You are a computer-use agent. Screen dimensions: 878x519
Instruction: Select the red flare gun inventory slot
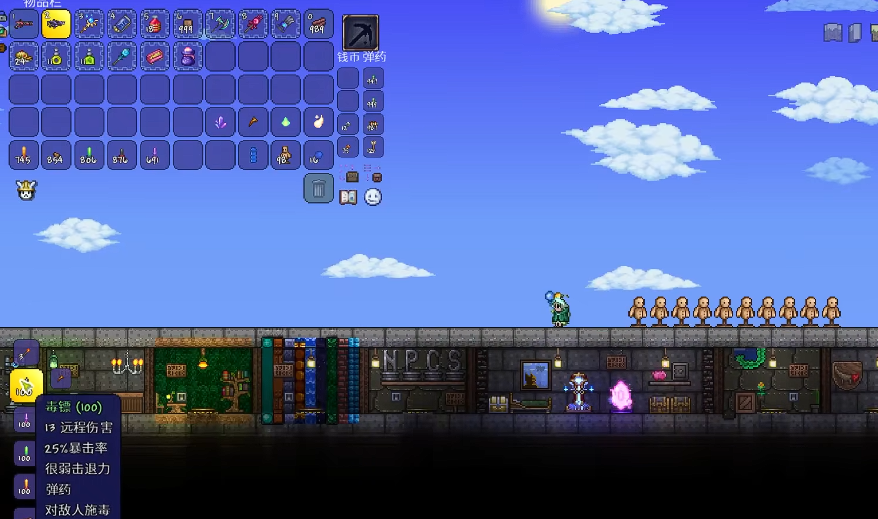pyautogui.click(x=154, y=56)
